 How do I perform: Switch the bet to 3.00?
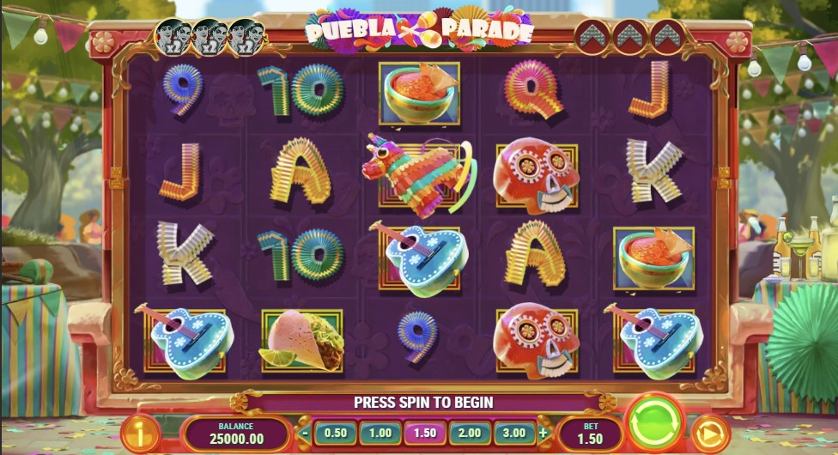513,433
